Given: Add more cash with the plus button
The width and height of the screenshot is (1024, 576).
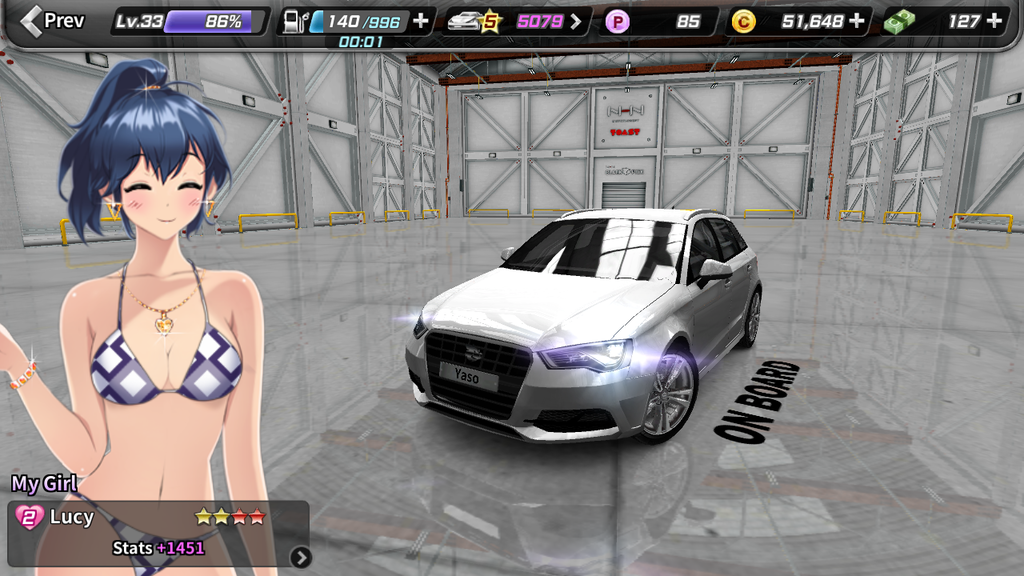Looking at the screenshot, I should click(x=993, y=21).
